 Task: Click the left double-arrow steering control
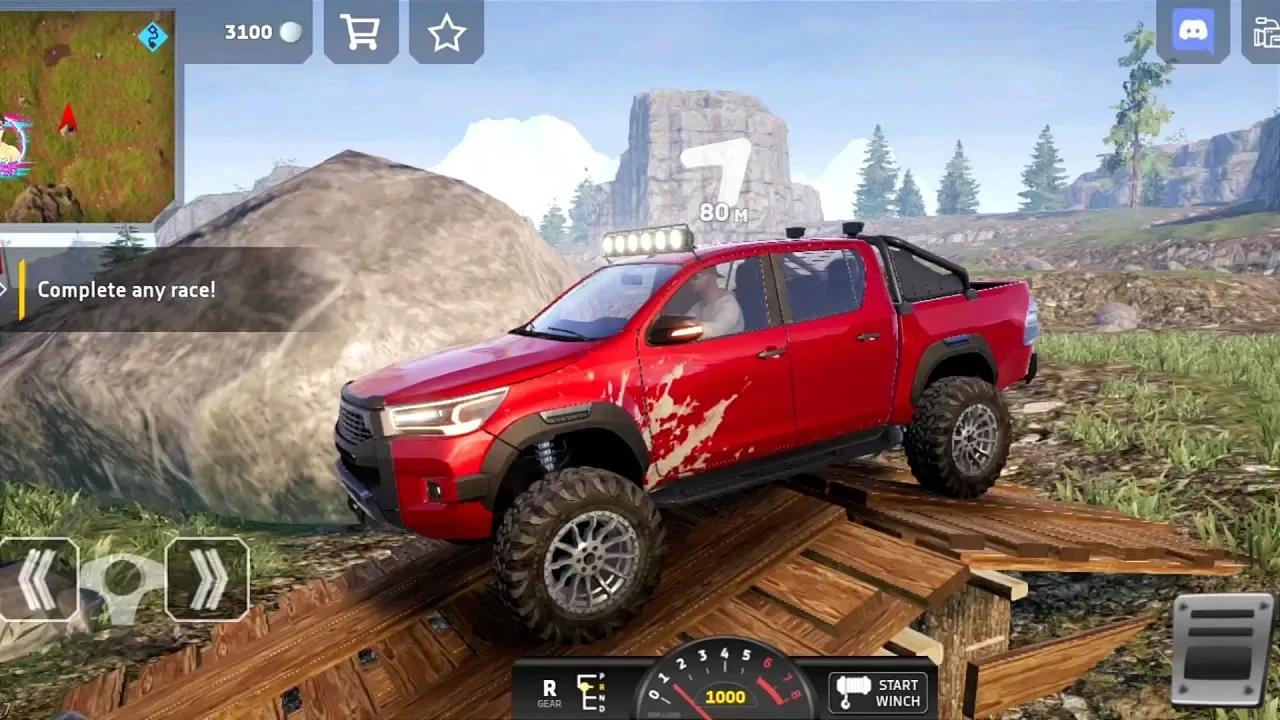[x=40, y=577]
